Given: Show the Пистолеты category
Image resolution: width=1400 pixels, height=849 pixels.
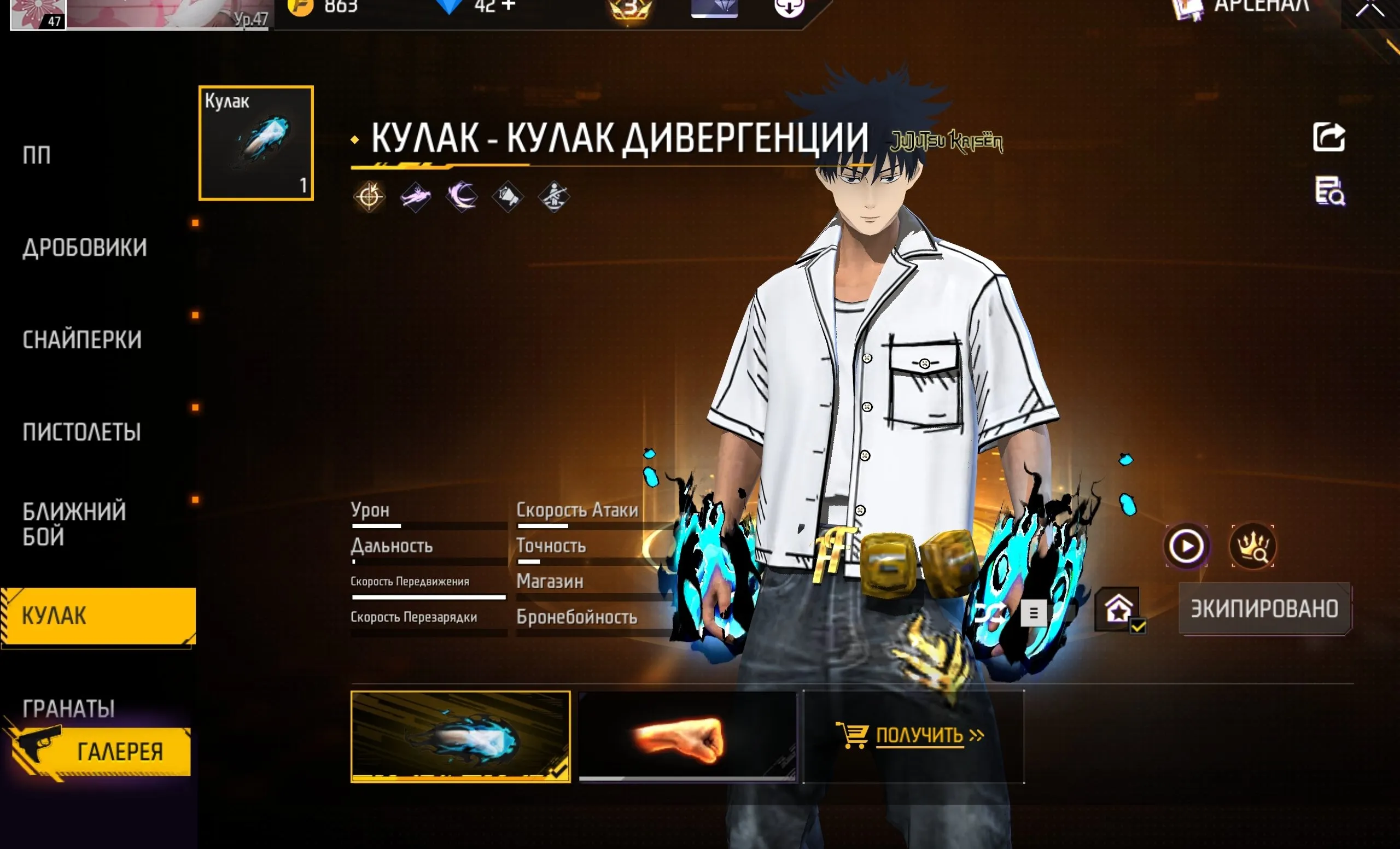Looking at the screenshot, I should tap(82, 432).
